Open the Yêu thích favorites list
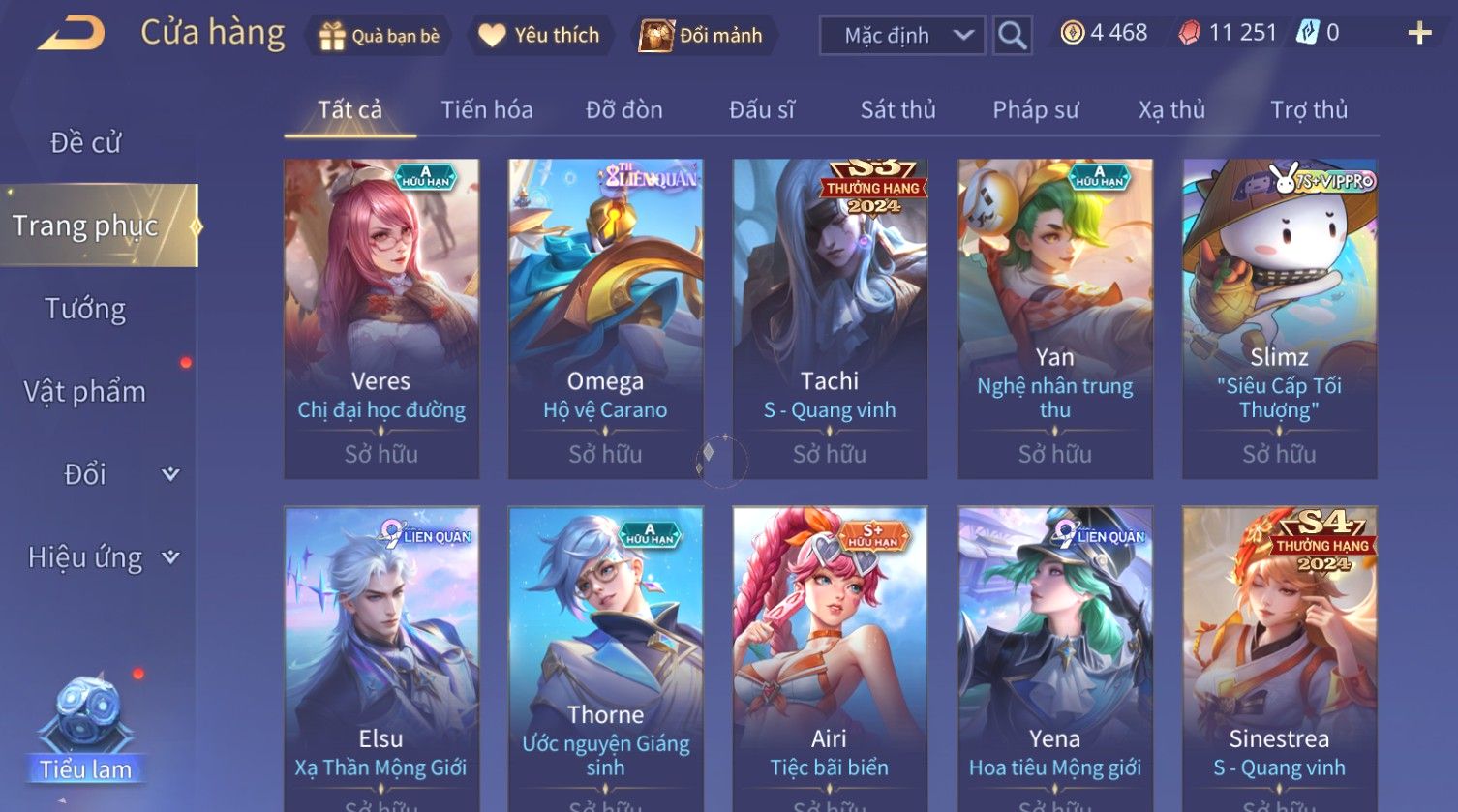 tap(540, 36)
